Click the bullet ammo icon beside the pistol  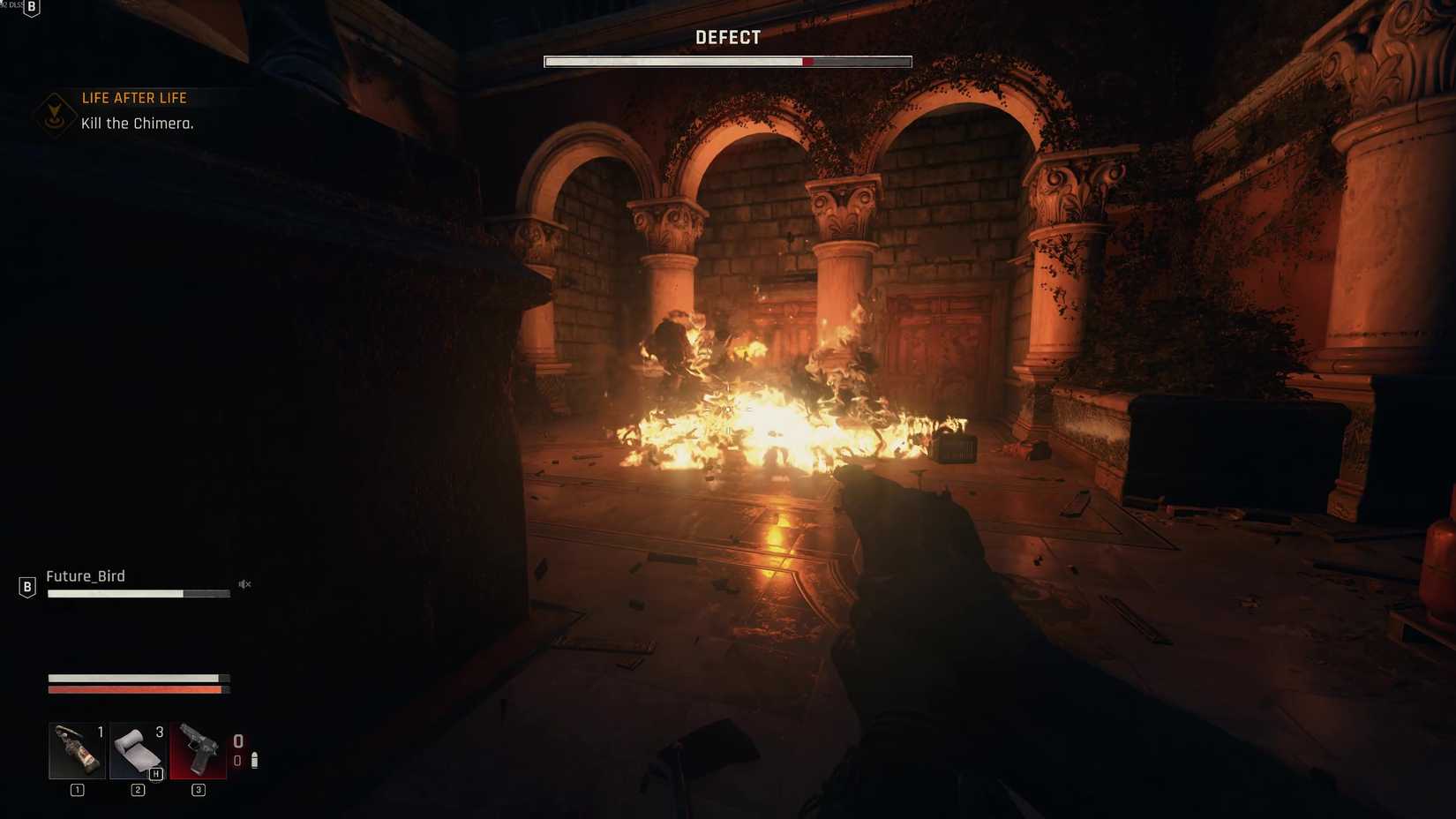click(x=256, y=760)
